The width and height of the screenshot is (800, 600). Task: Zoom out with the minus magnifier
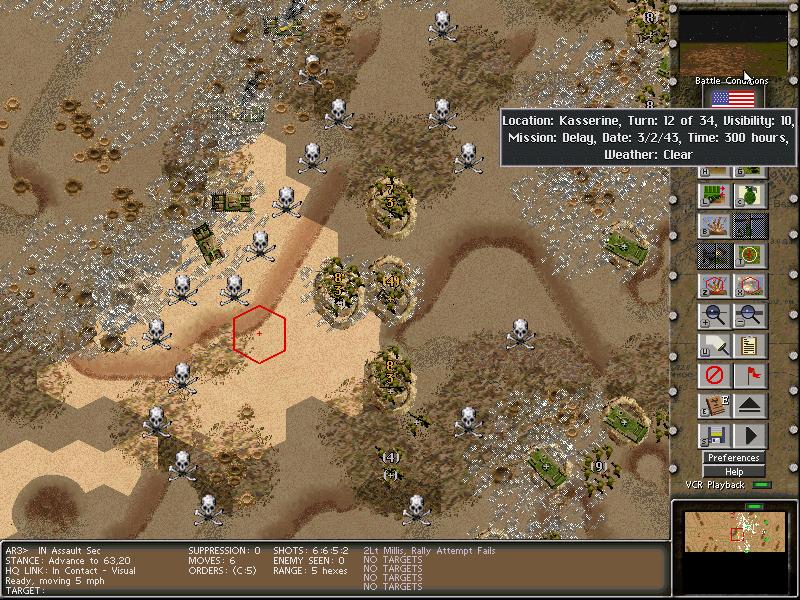(x=750, y=316)
